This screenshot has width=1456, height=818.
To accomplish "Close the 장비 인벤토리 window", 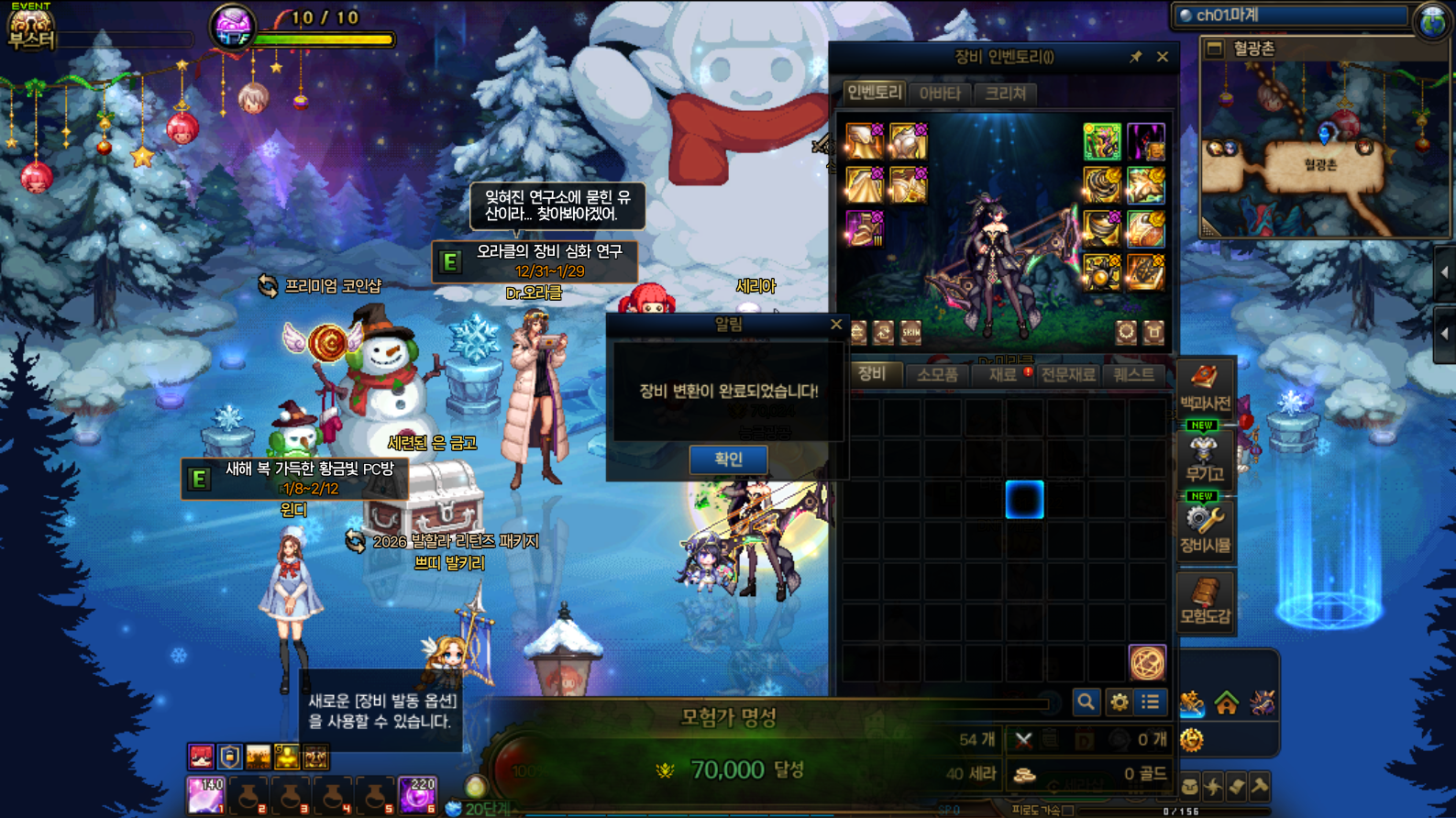I will coord(1163,57).
